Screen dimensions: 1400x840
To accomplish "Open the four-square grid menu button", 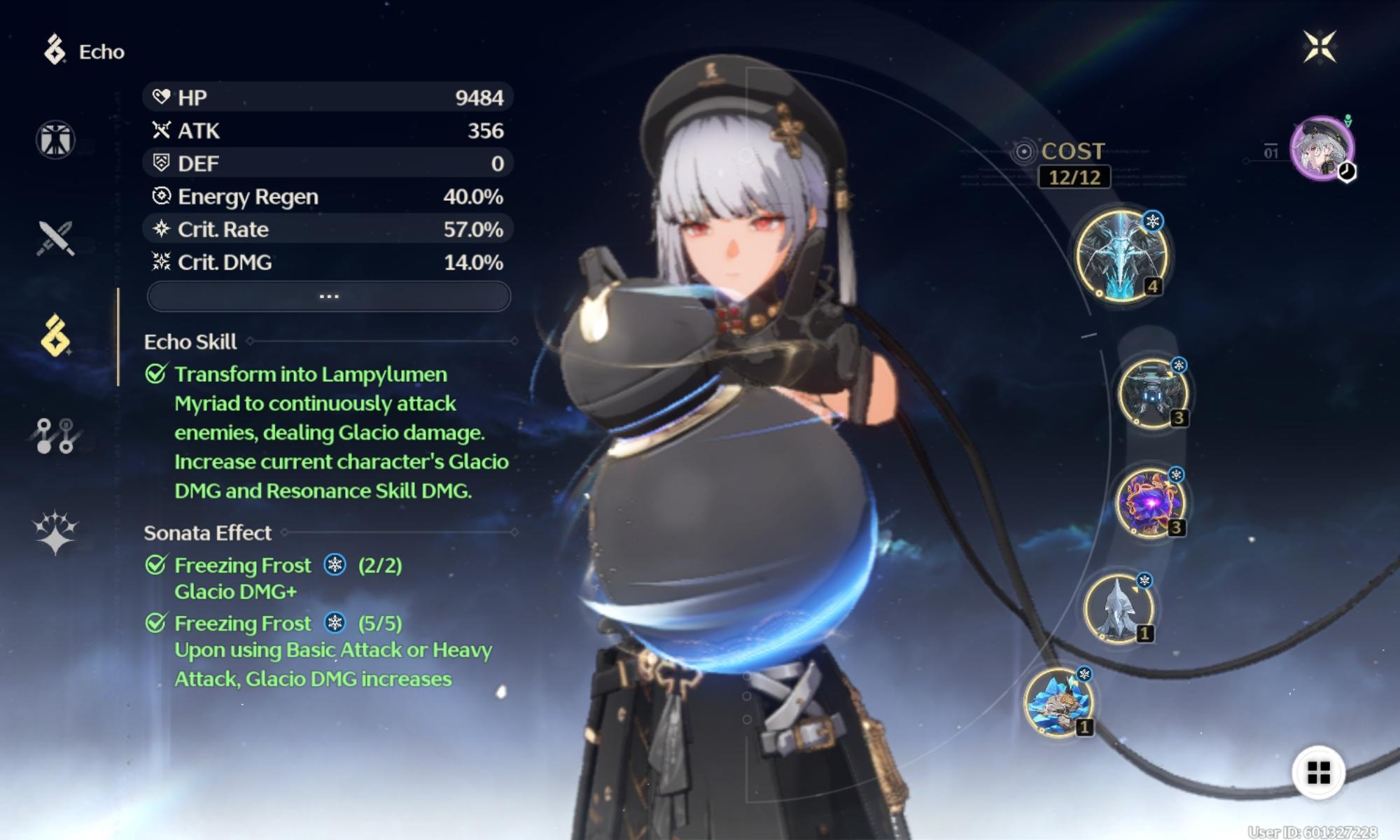I will click(x=1318, y=773).
